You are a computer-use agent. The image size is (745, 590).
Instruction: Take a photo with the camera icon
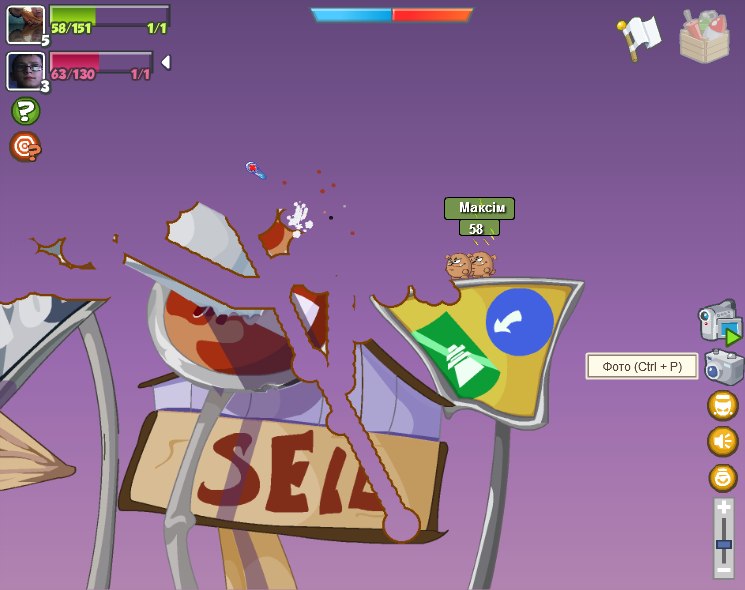click(723, 367)
